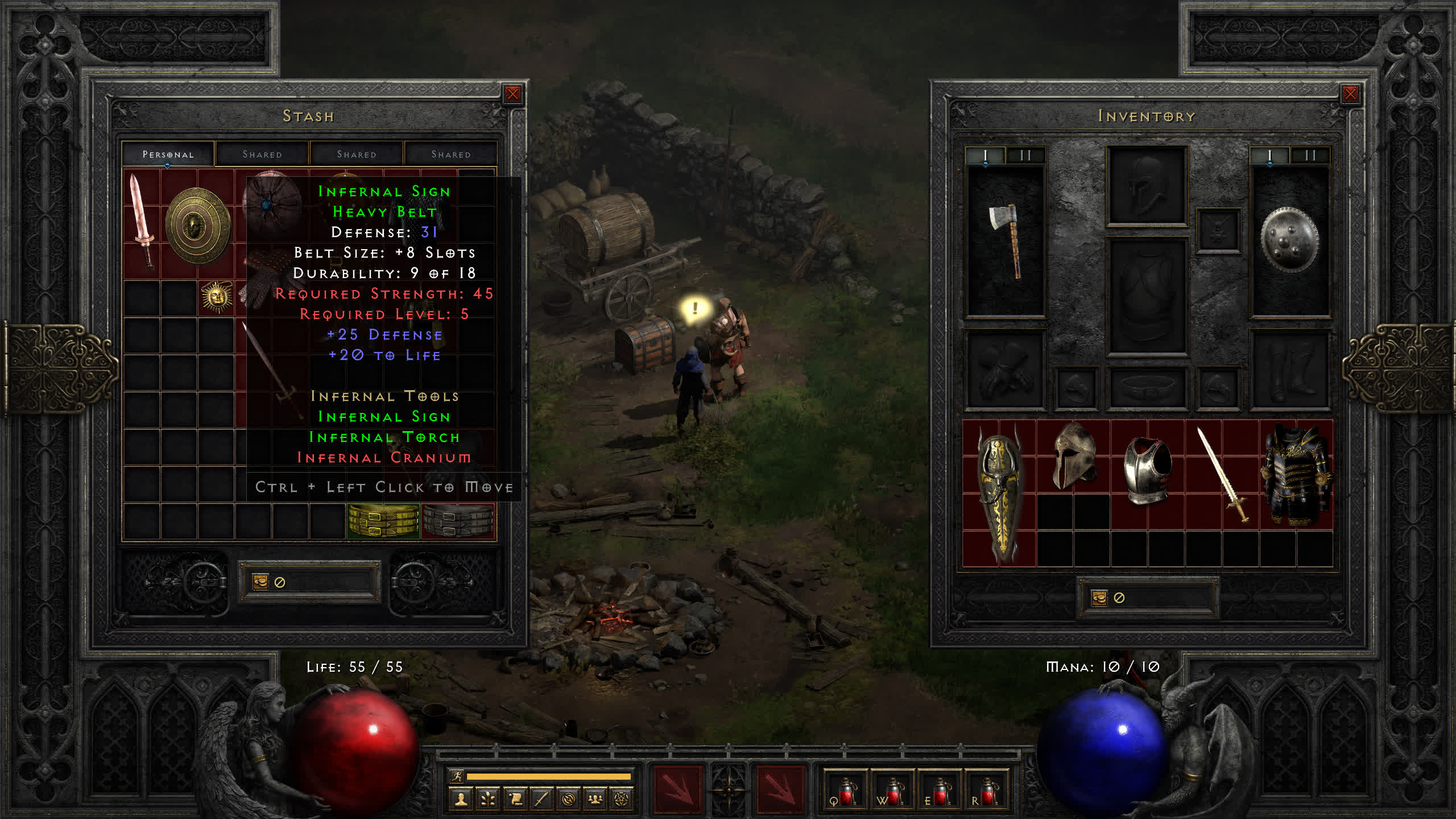The image size is (1456, 819).
Task: Toggle the run/walk button
Action: click(456, 776)
